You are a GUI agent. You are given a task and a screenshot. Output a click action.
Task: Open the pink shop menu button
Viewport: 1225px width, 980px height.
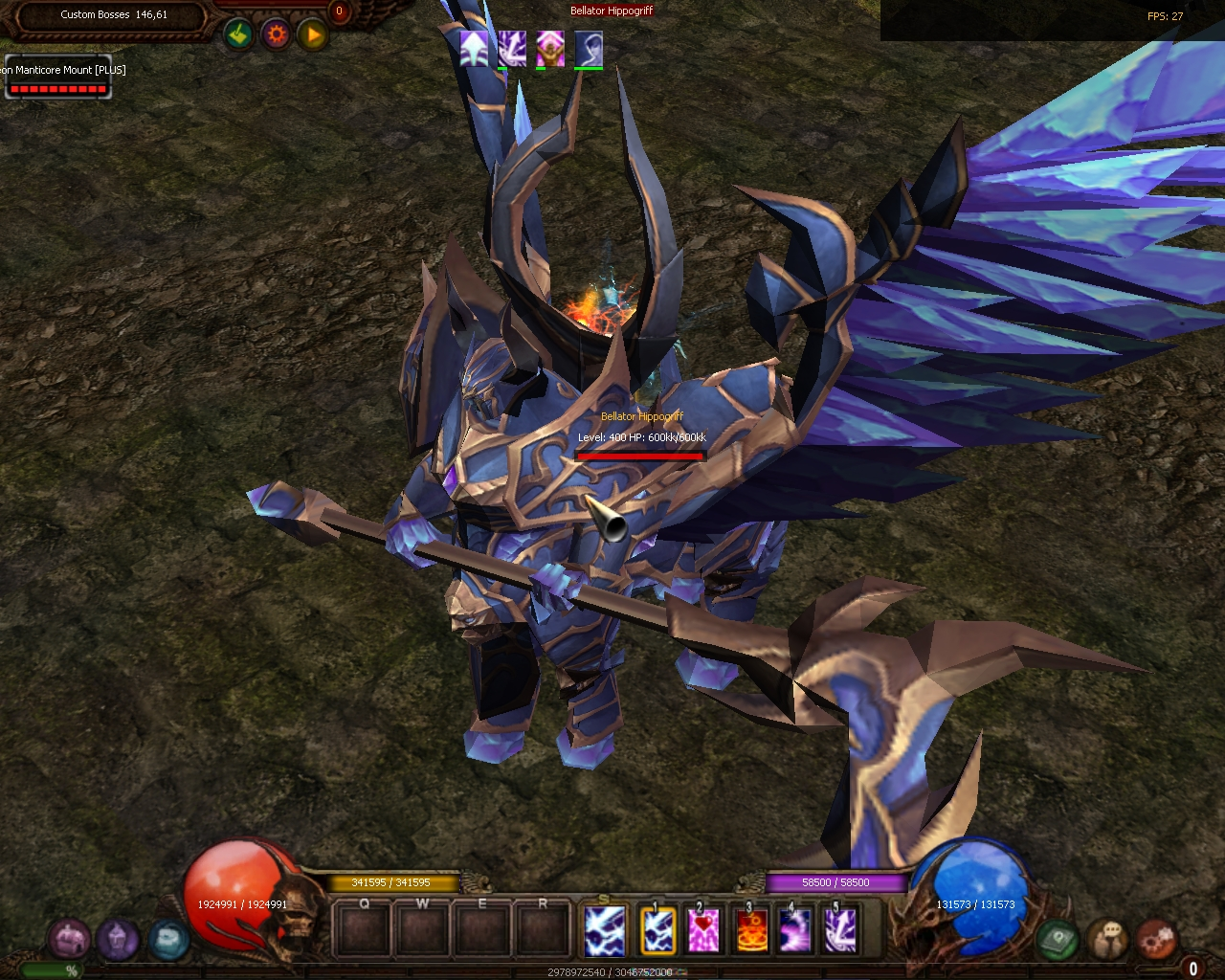click(69, 939)
